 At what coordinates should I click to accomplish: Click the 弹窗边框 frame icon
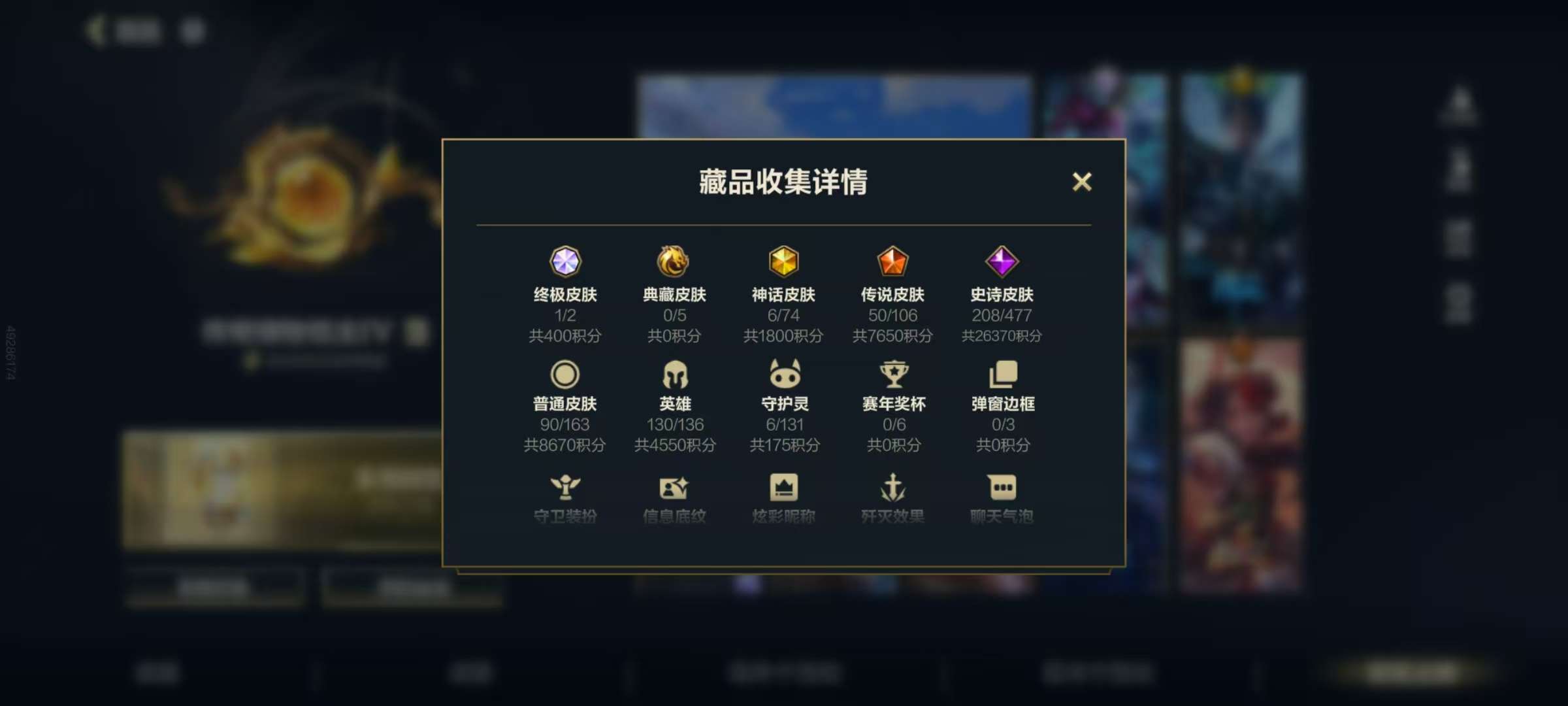[x=1001, y=373]
